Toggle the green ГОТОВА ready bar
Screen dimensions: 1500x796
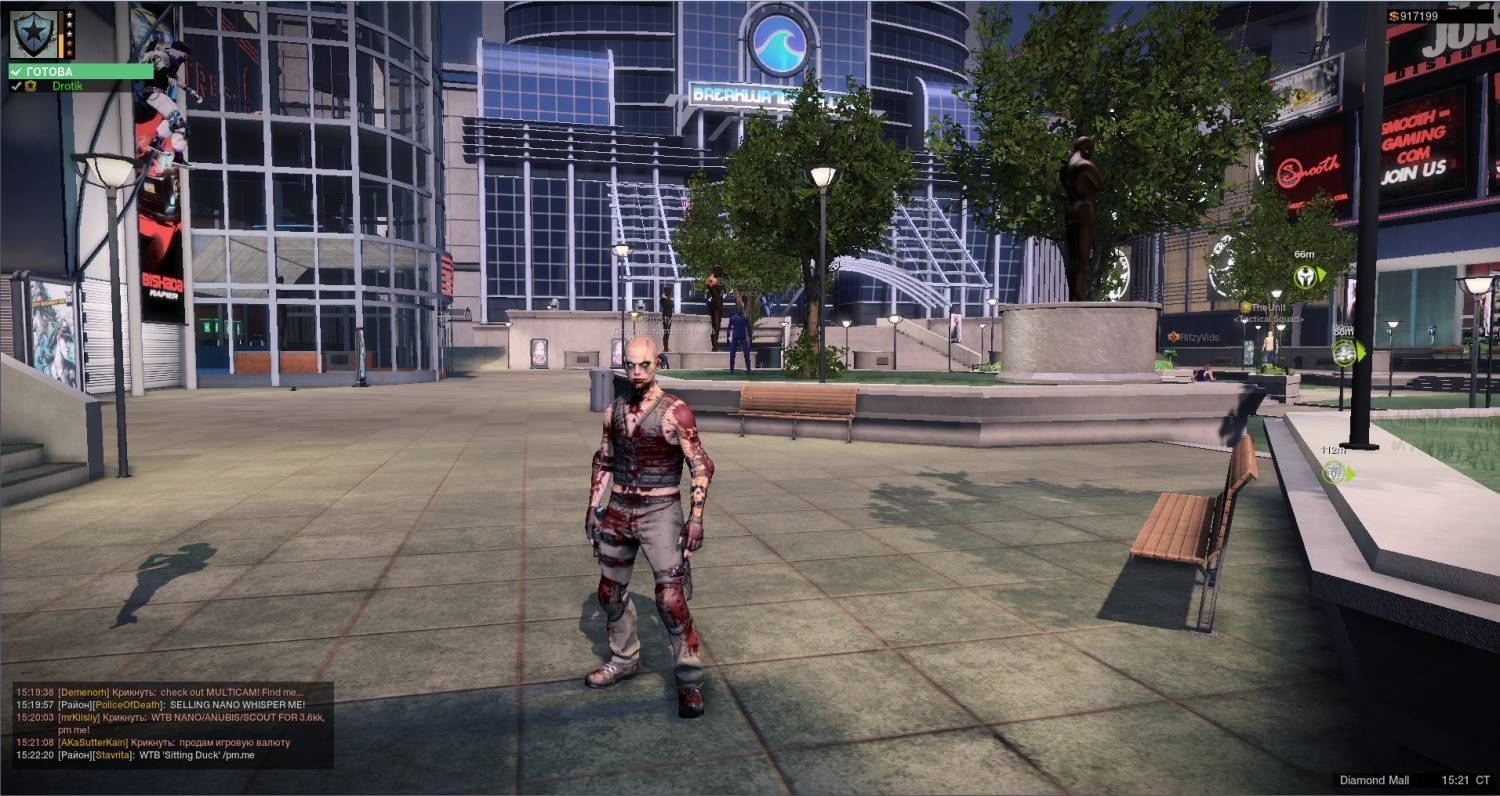[80, 72]
